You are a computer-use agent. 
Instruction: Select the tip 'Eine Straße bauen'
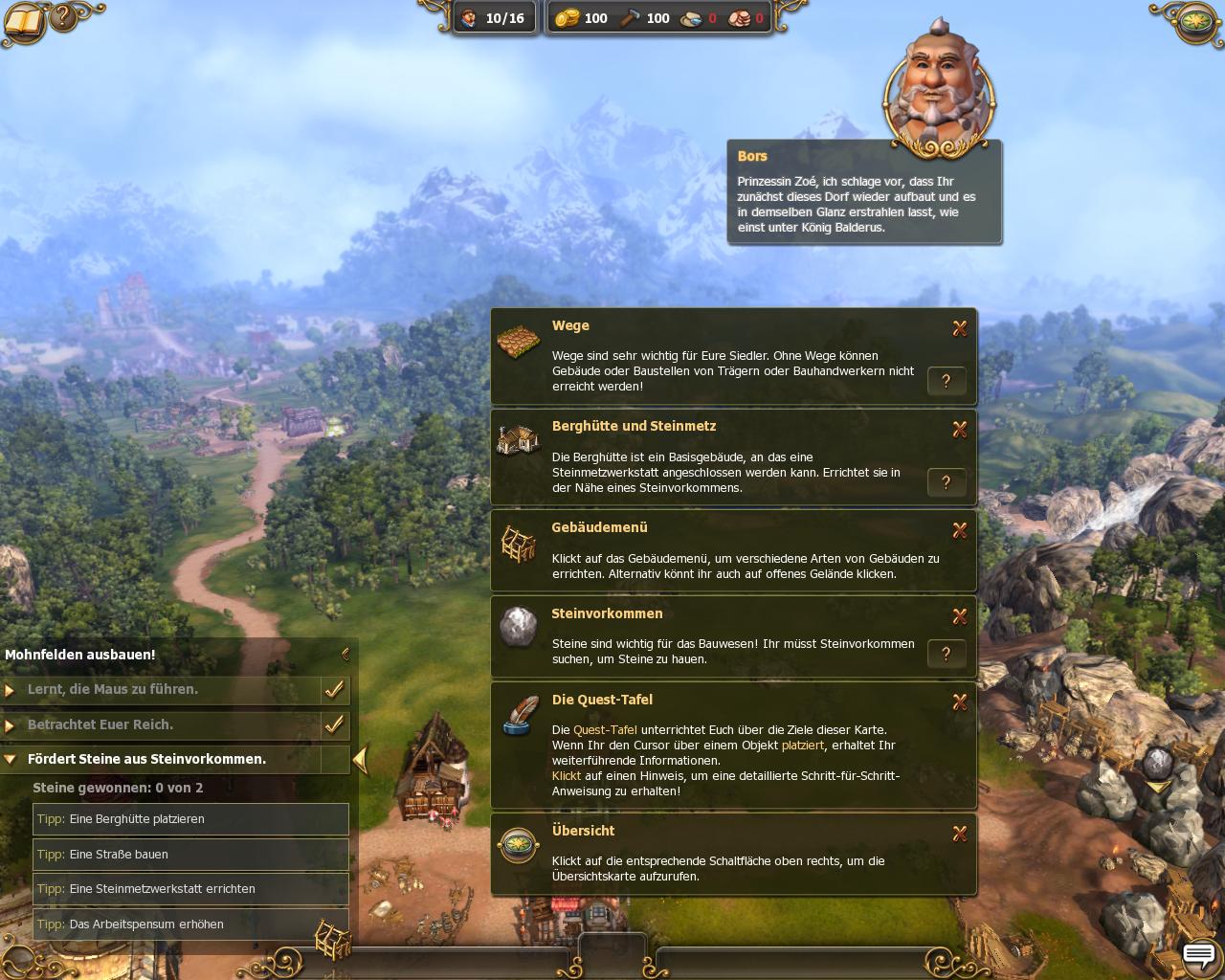pyautogui.click(x=190, y=855)
